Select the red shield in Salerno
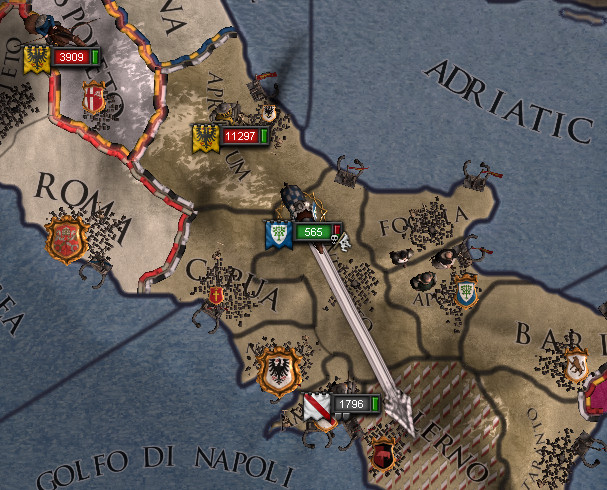 point(381,455)
